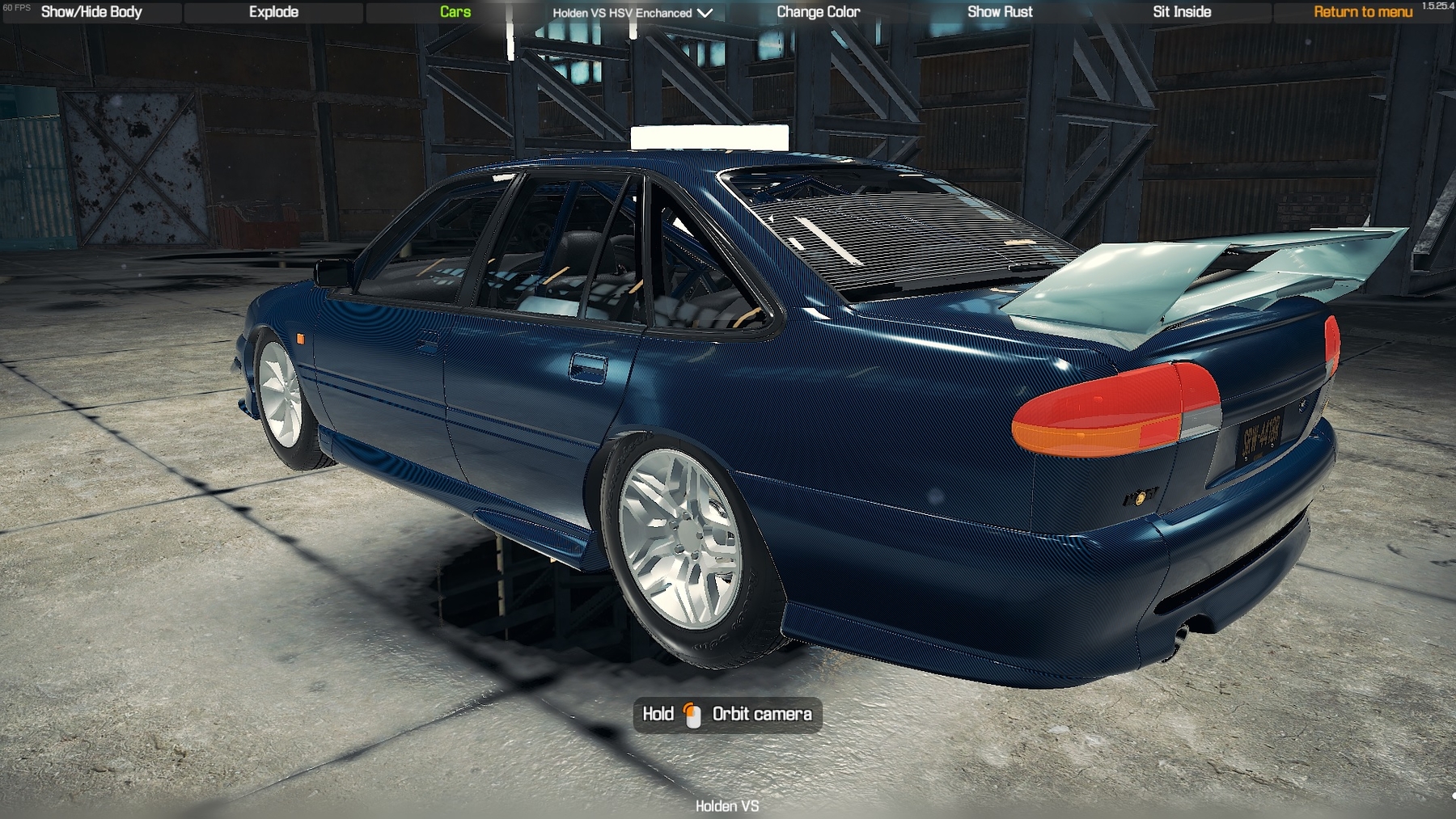
Task: Open the Cars tab
Action: tap(455, 12)
